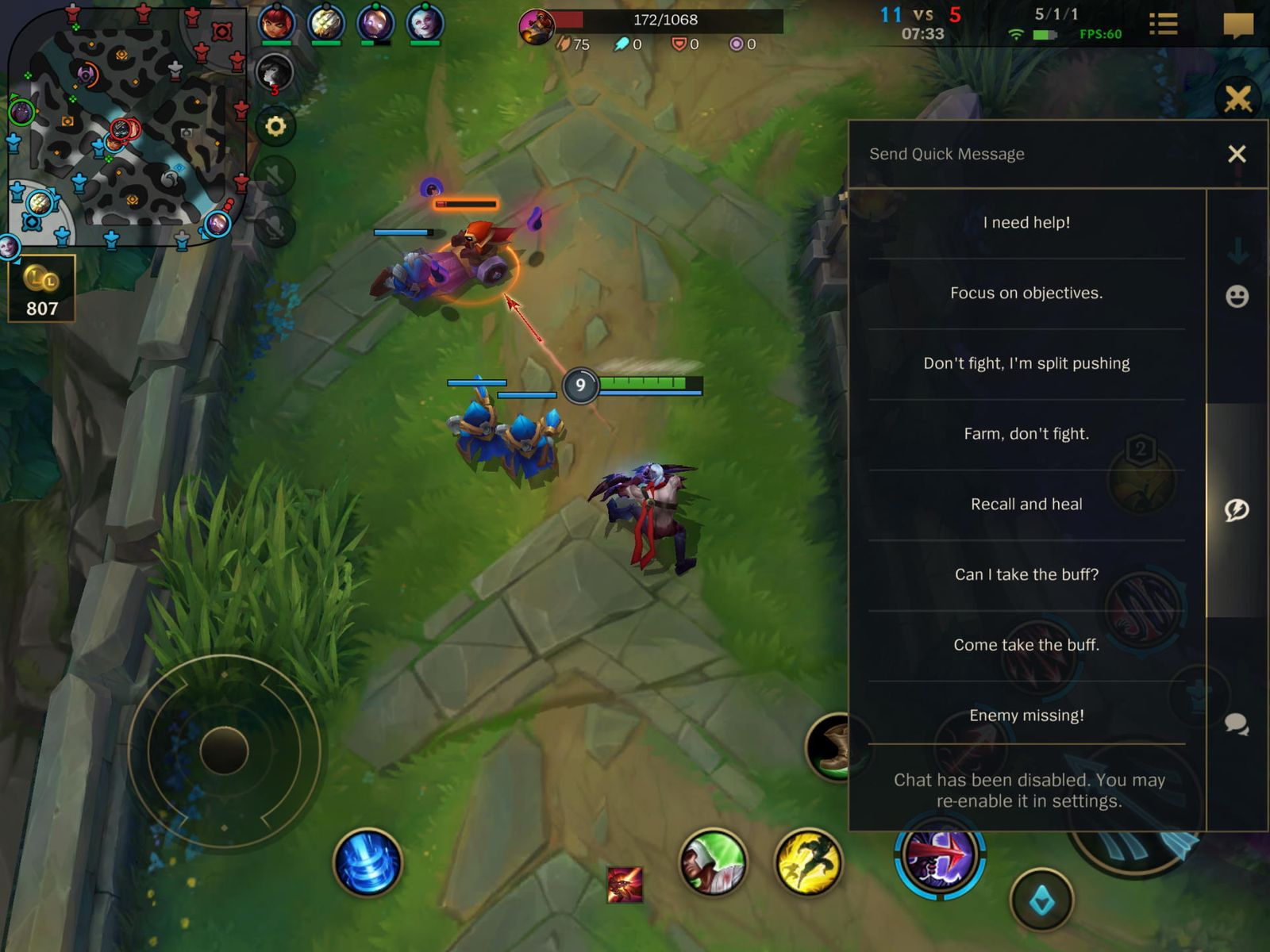Send the 'I need help!' message
Screen dimensions: 1270x952
coord(1026,222)
